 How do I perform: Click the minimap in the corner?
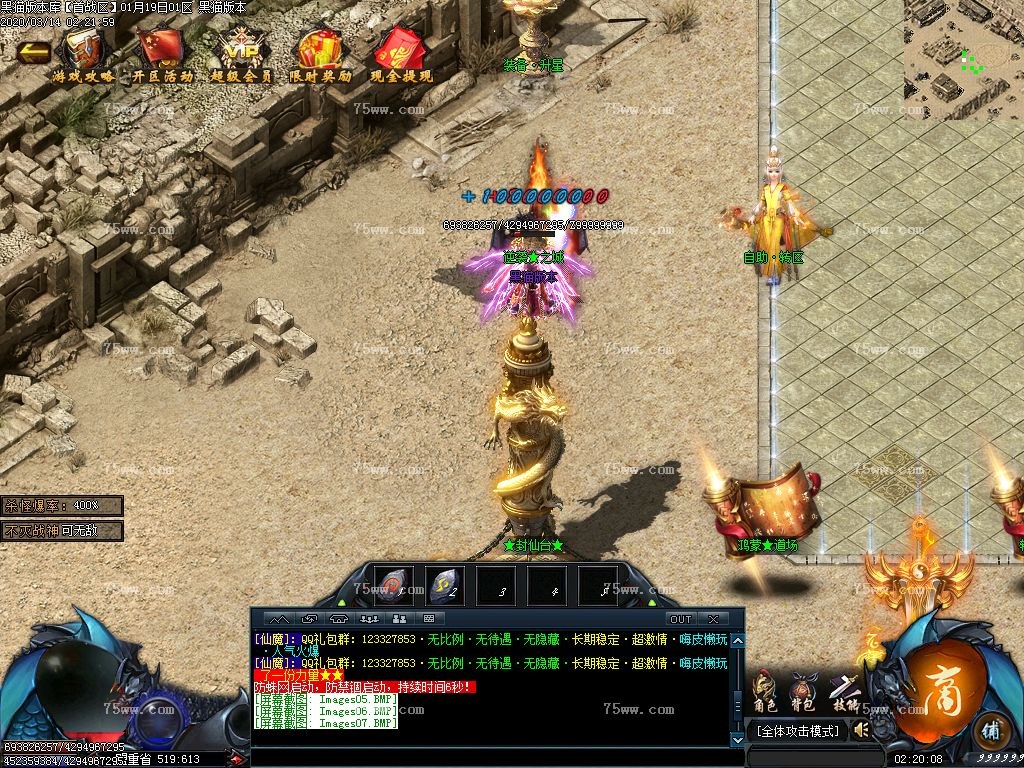click(x=963, y=58)
